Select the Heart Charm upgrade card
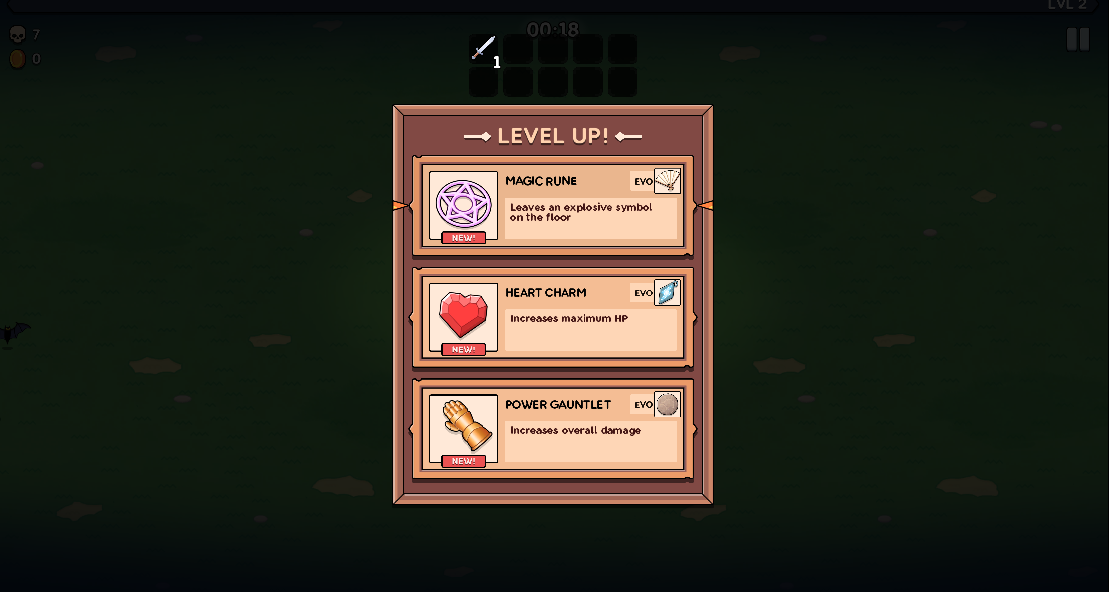 (552, 318)
